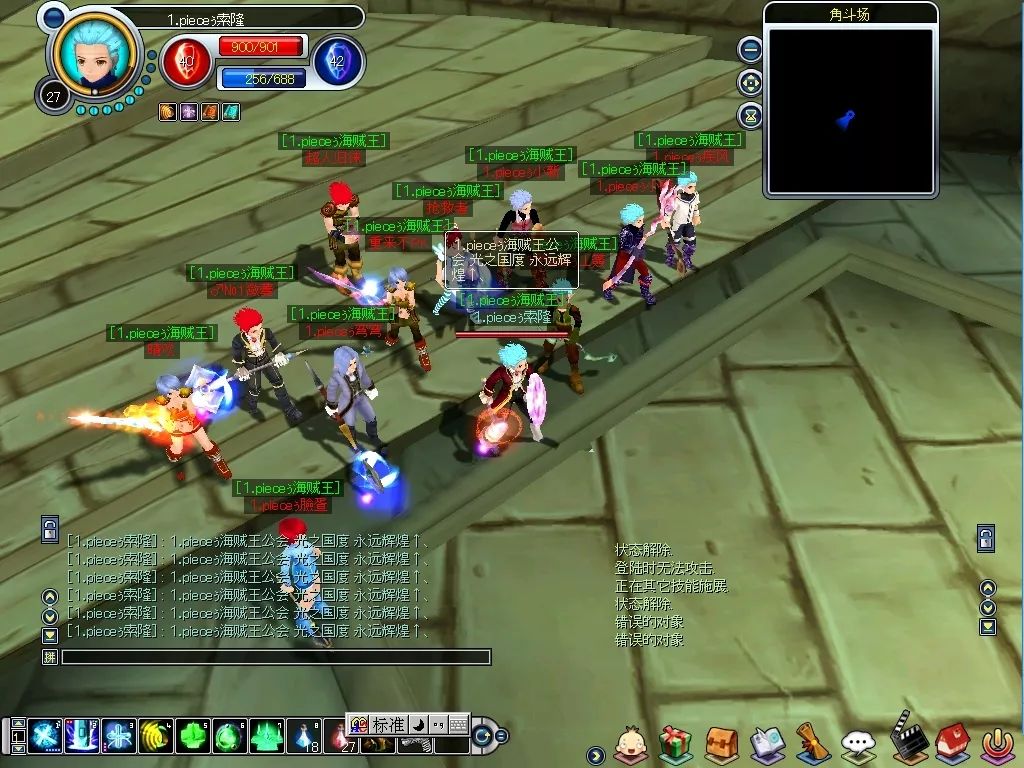Open the brown backpack inventory
The image size is (1024, 768).
point(721,743)
